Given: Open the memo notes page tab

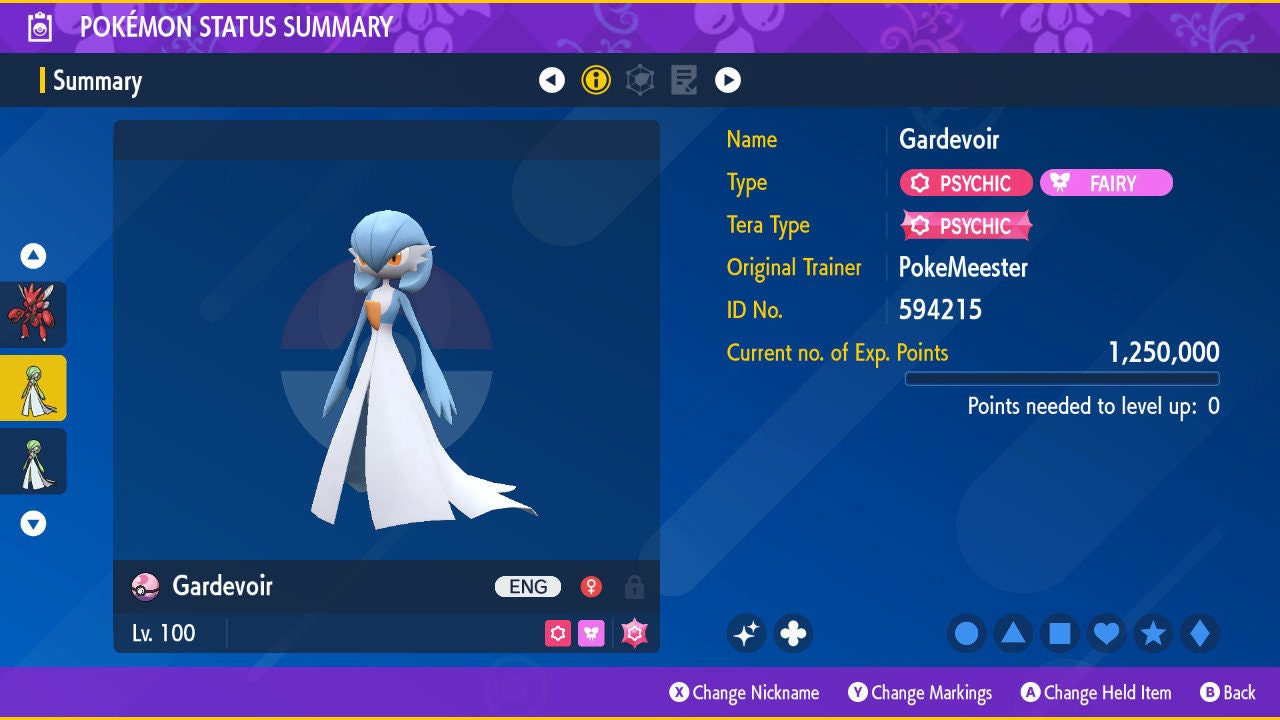Looking at the screenshot, I should click(684, 80).
